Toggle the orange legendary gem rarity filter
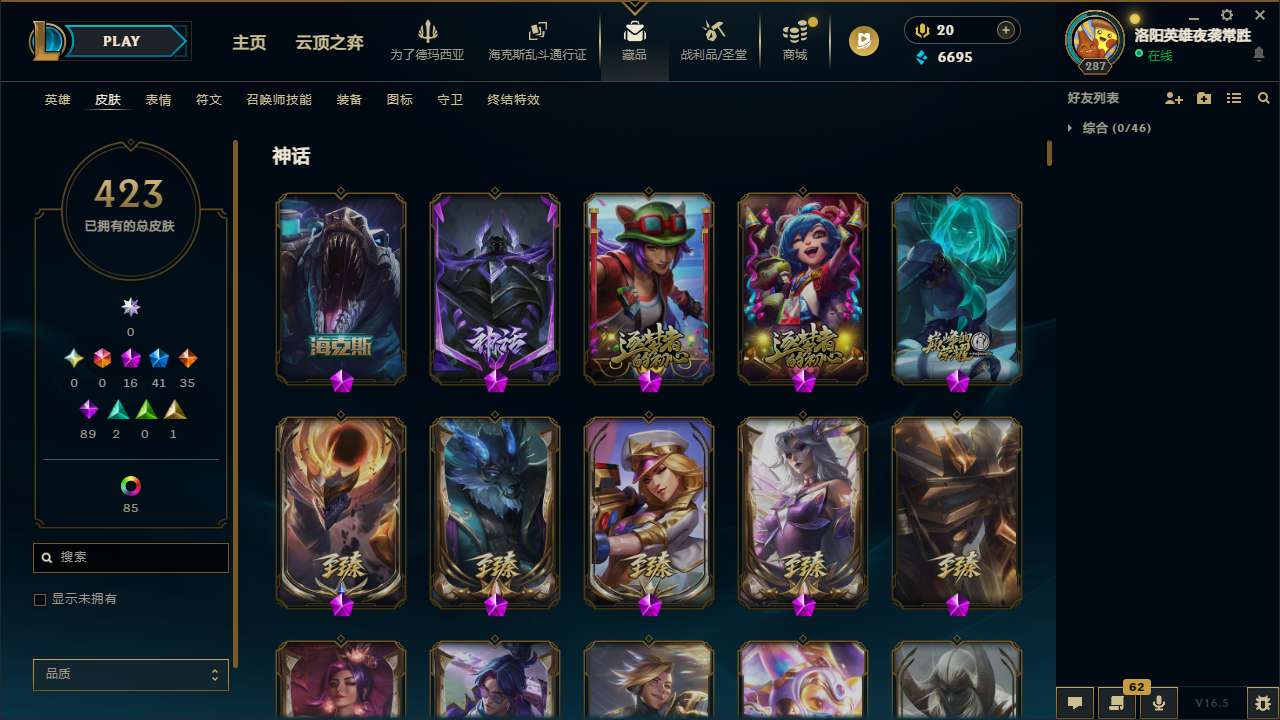Viewport: 1280px width, 720px height. tap(190, 357)
